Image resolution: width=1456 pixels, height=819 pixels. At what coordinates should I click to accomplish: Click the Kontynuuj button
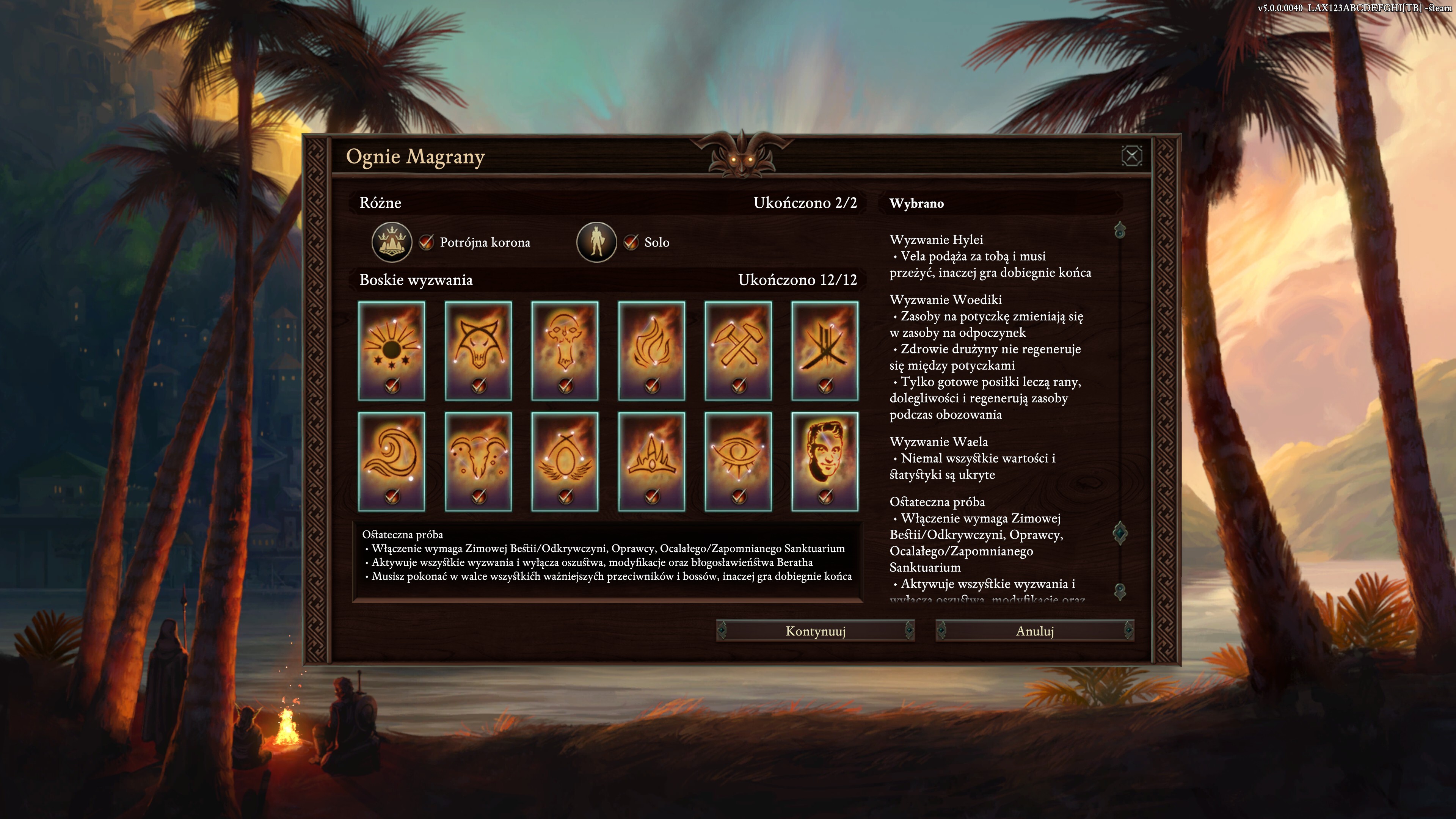click(815, 631)
